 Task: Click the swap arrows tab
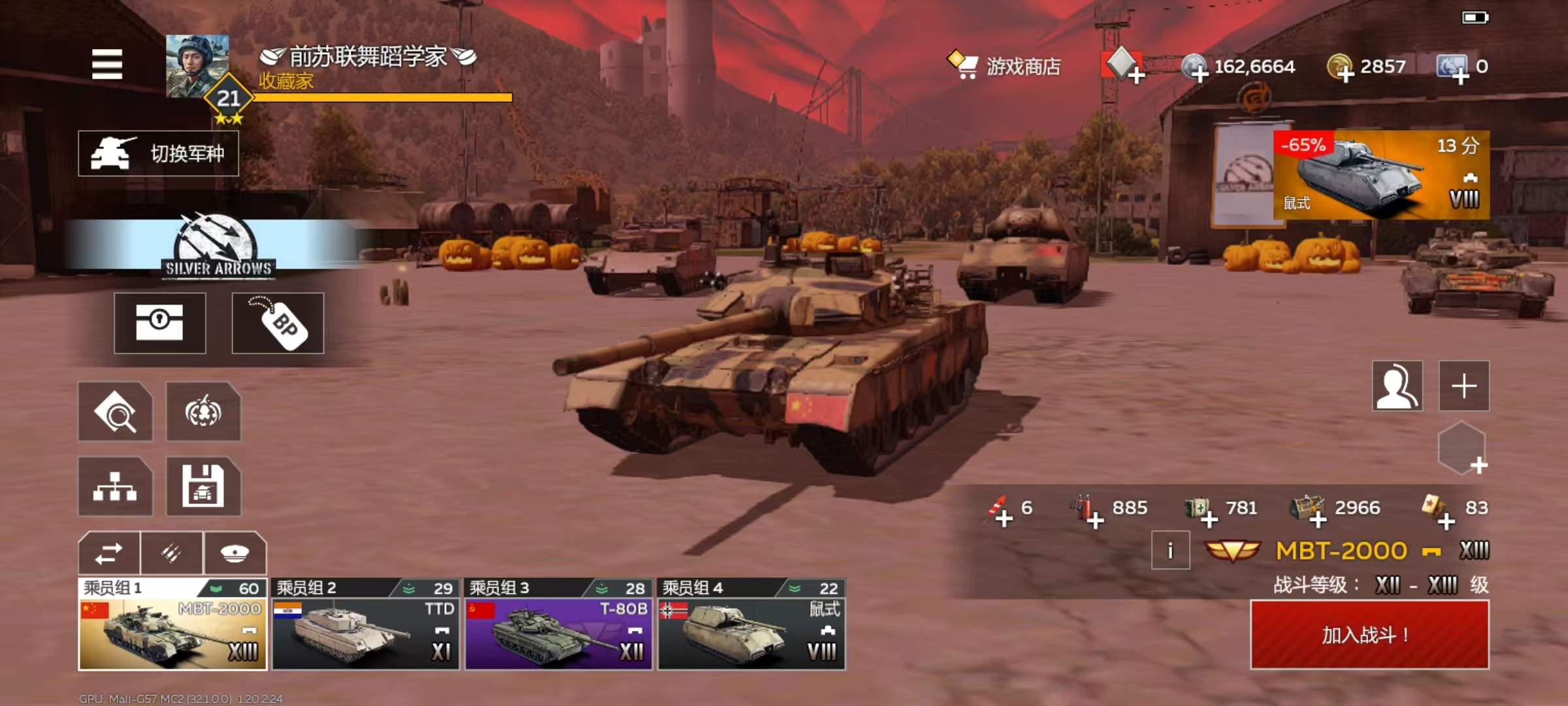[x=109, y=554]
